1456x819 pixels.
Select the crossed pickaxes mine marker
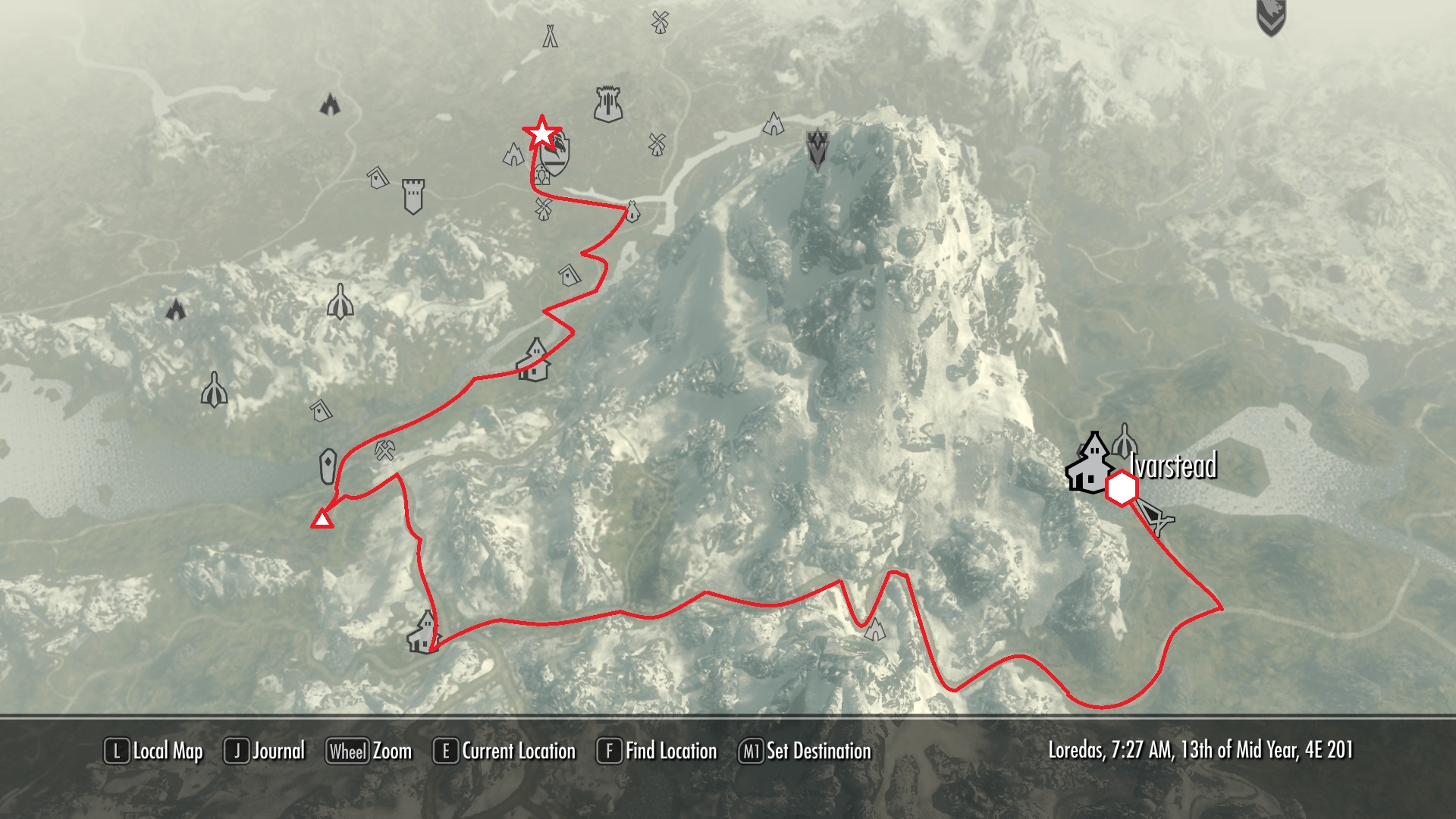coord(386,451)
